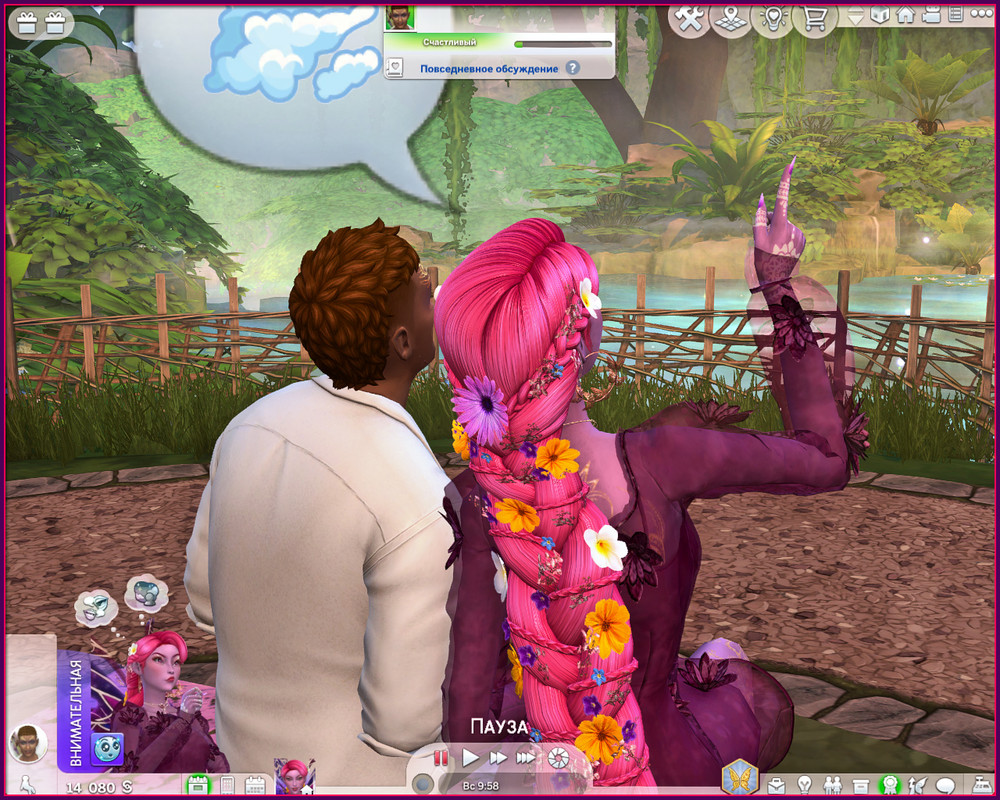Screen dimensions: 1000x800
Task: Click the house home-view icon
Action: (x=905, y=15)
